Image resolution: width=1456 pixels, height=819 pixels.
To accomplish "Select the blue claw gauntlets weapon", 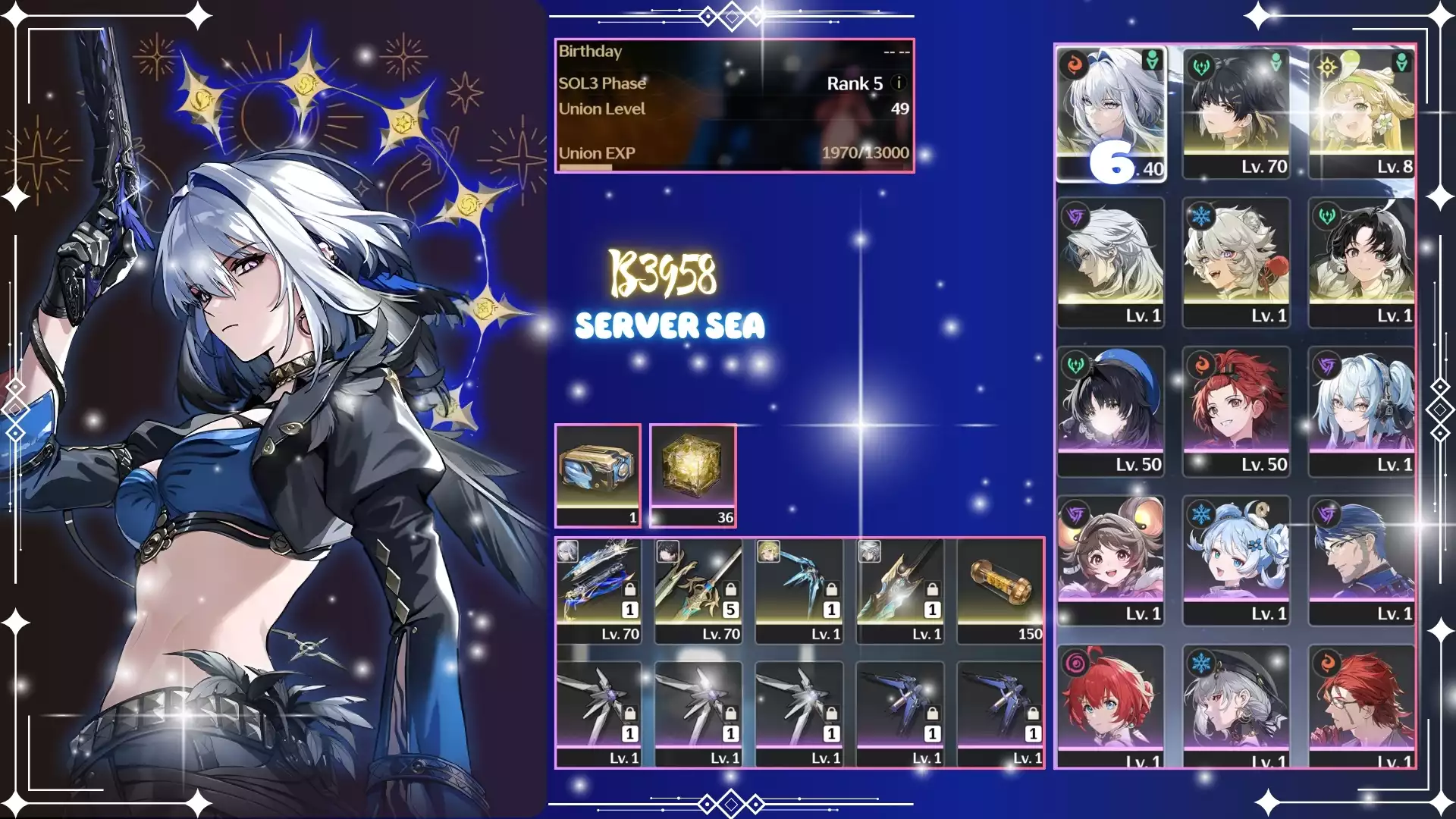I will click(799, 590).
